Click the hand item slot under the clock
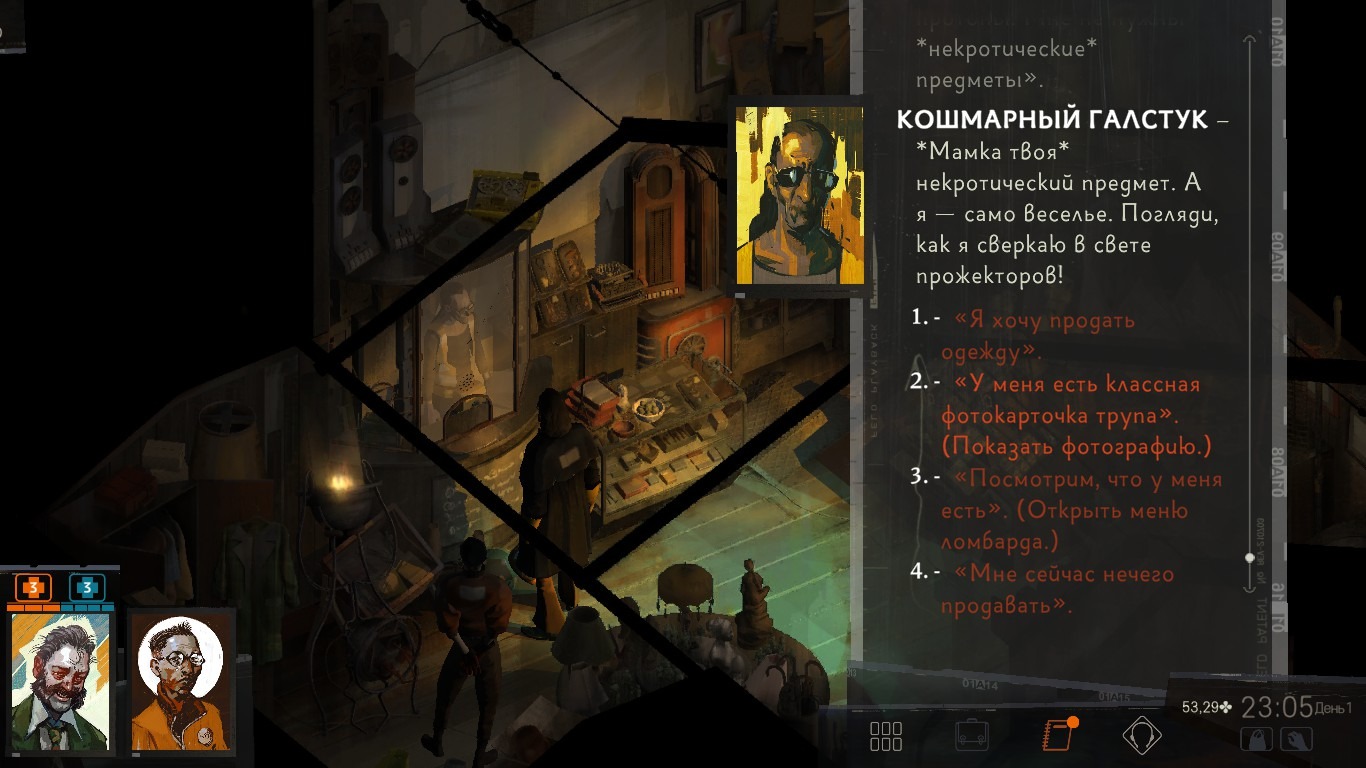1366x768 pixels. coord(1298,740)
